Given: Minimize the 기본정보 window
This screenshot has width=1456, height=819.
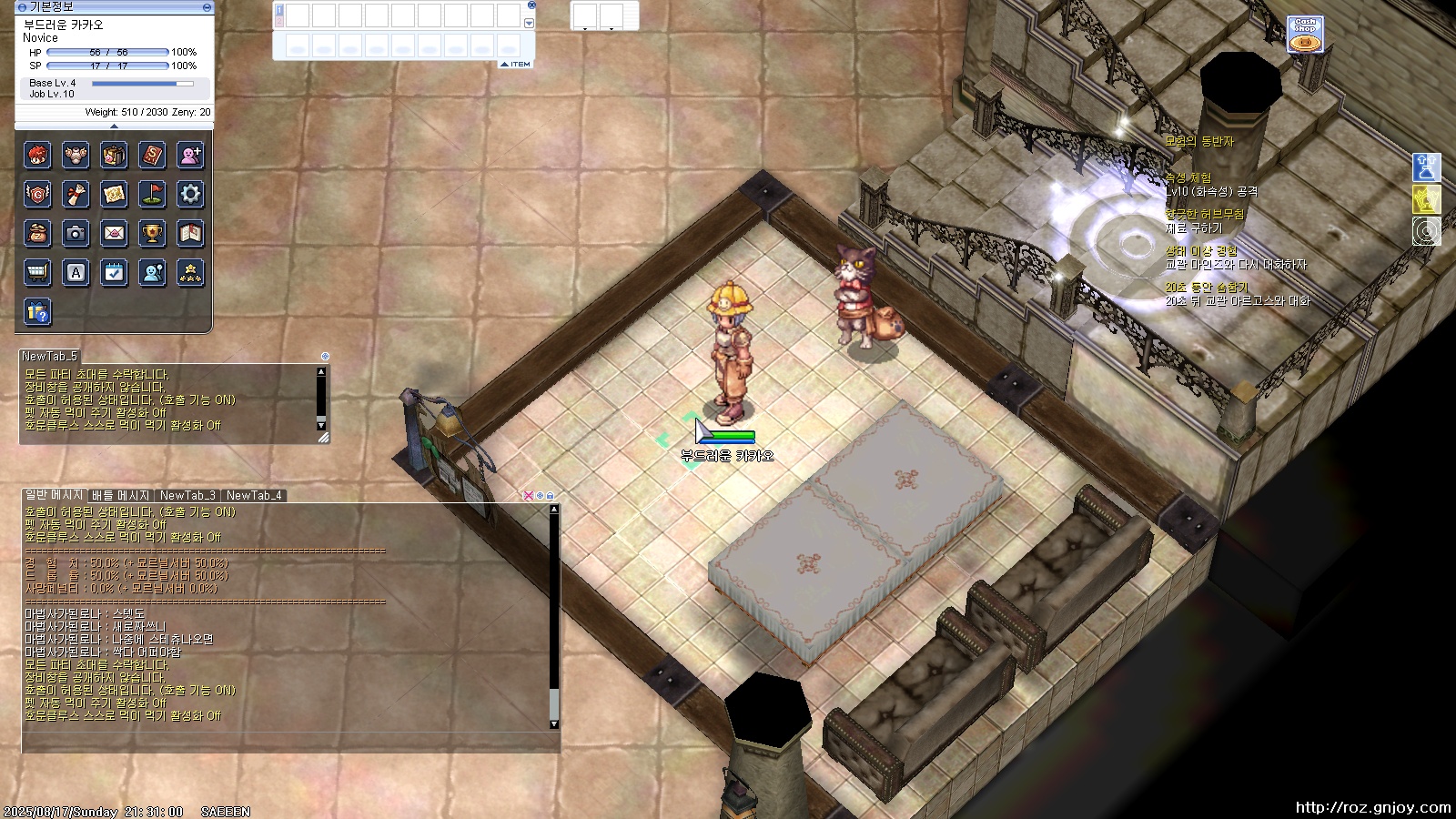Looking at the screenshot, I should click(x=207, y=7).
